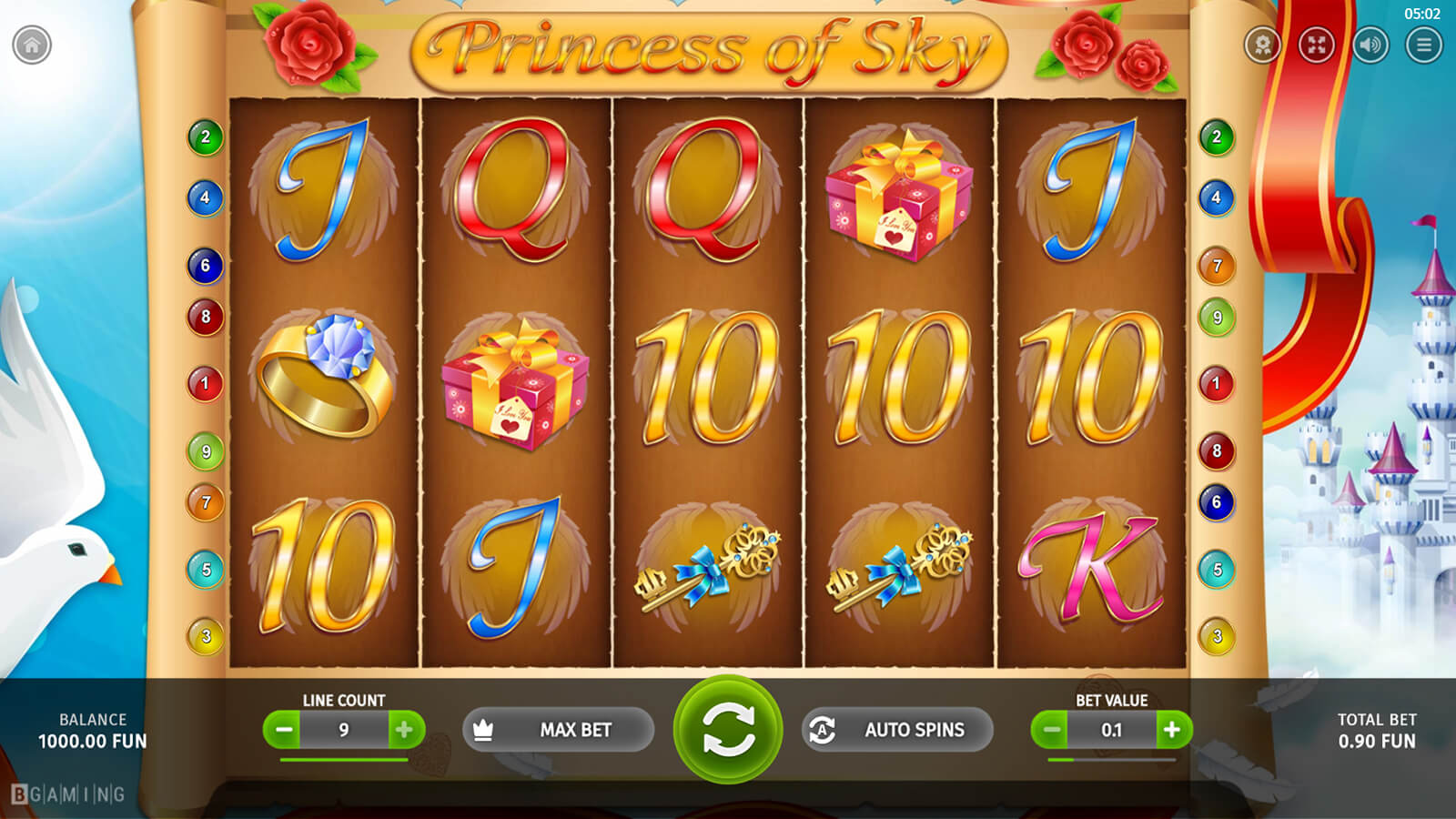Toggle fullscreen mode
This screenshot has width=1456, height=819.
[1316, 45]
